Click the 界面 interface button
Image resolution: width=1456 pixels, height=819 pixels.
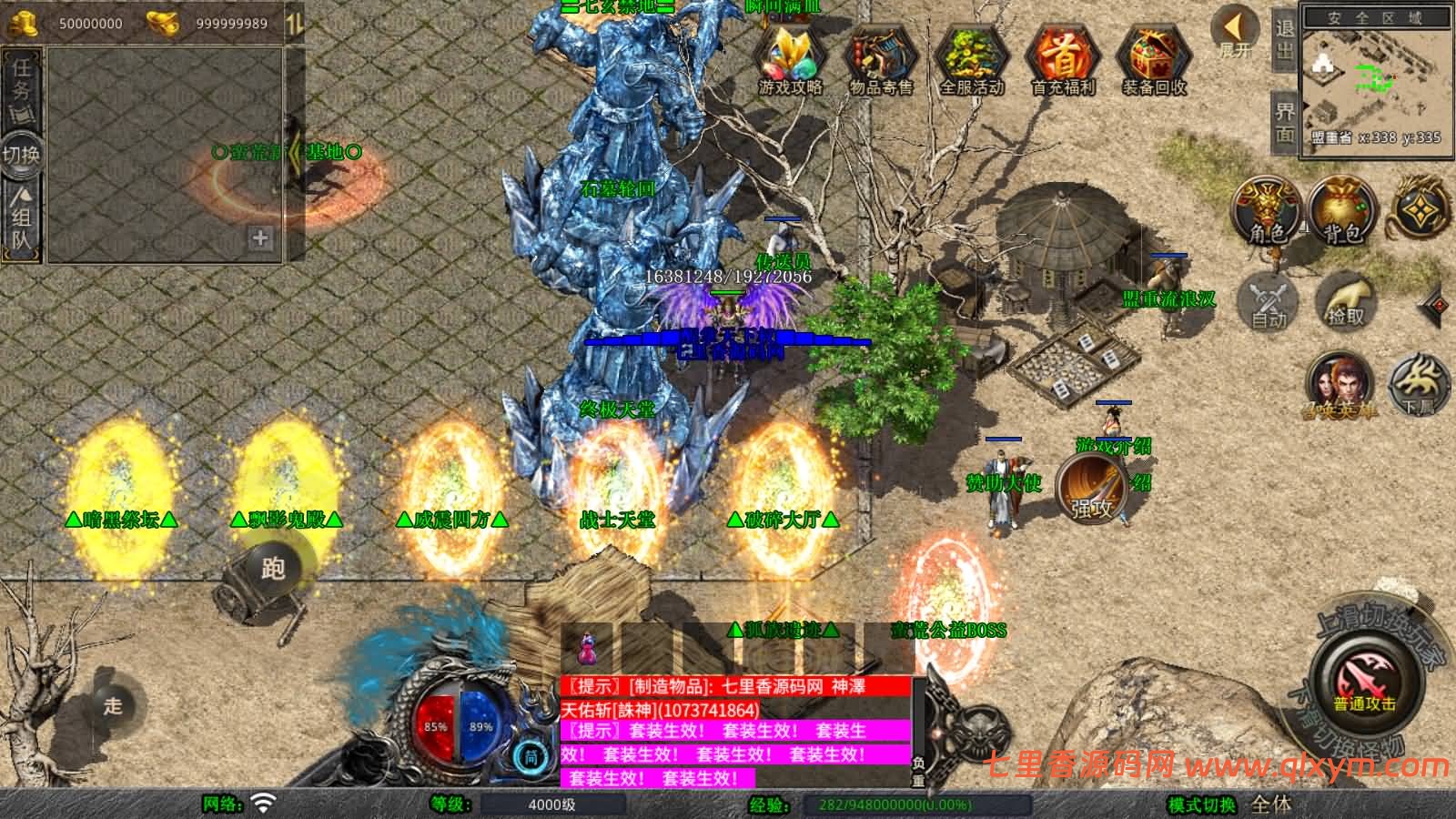point(1284,122)
